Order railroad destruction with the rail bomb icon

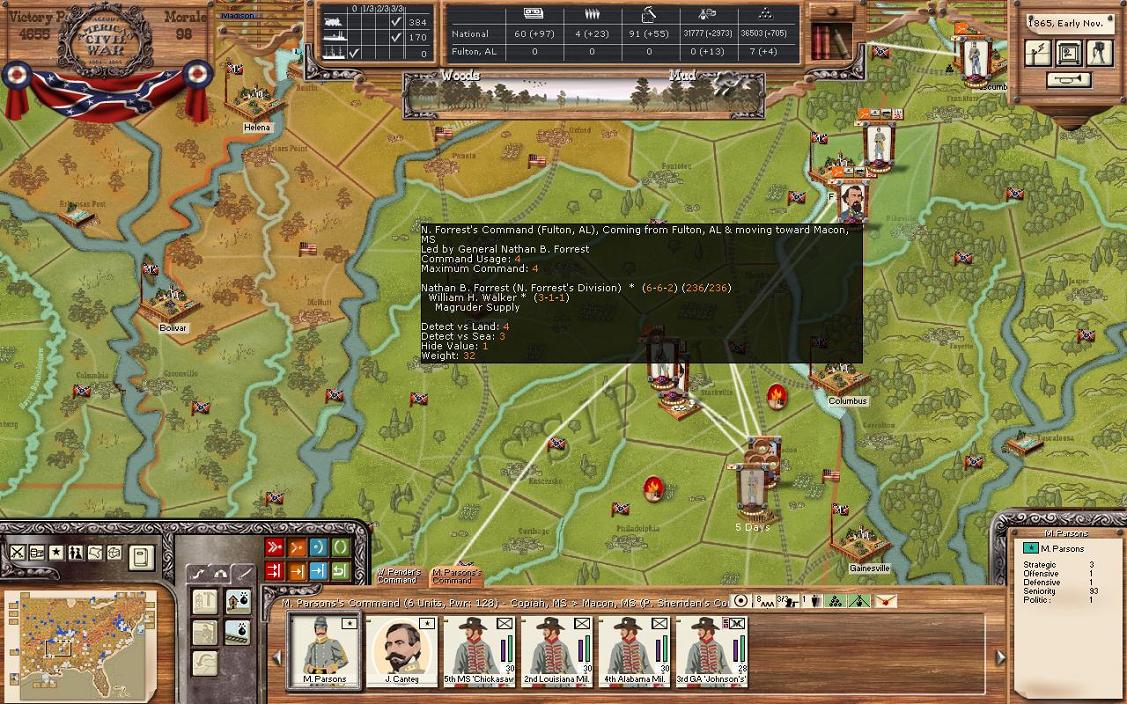tap(237, 632)
